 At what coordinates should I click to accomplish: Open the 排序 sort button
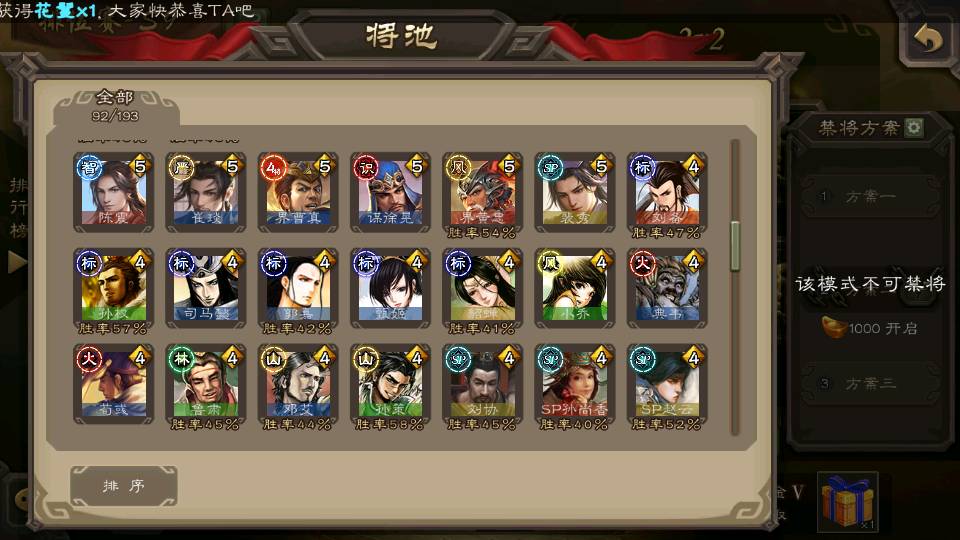coord(124,486)
